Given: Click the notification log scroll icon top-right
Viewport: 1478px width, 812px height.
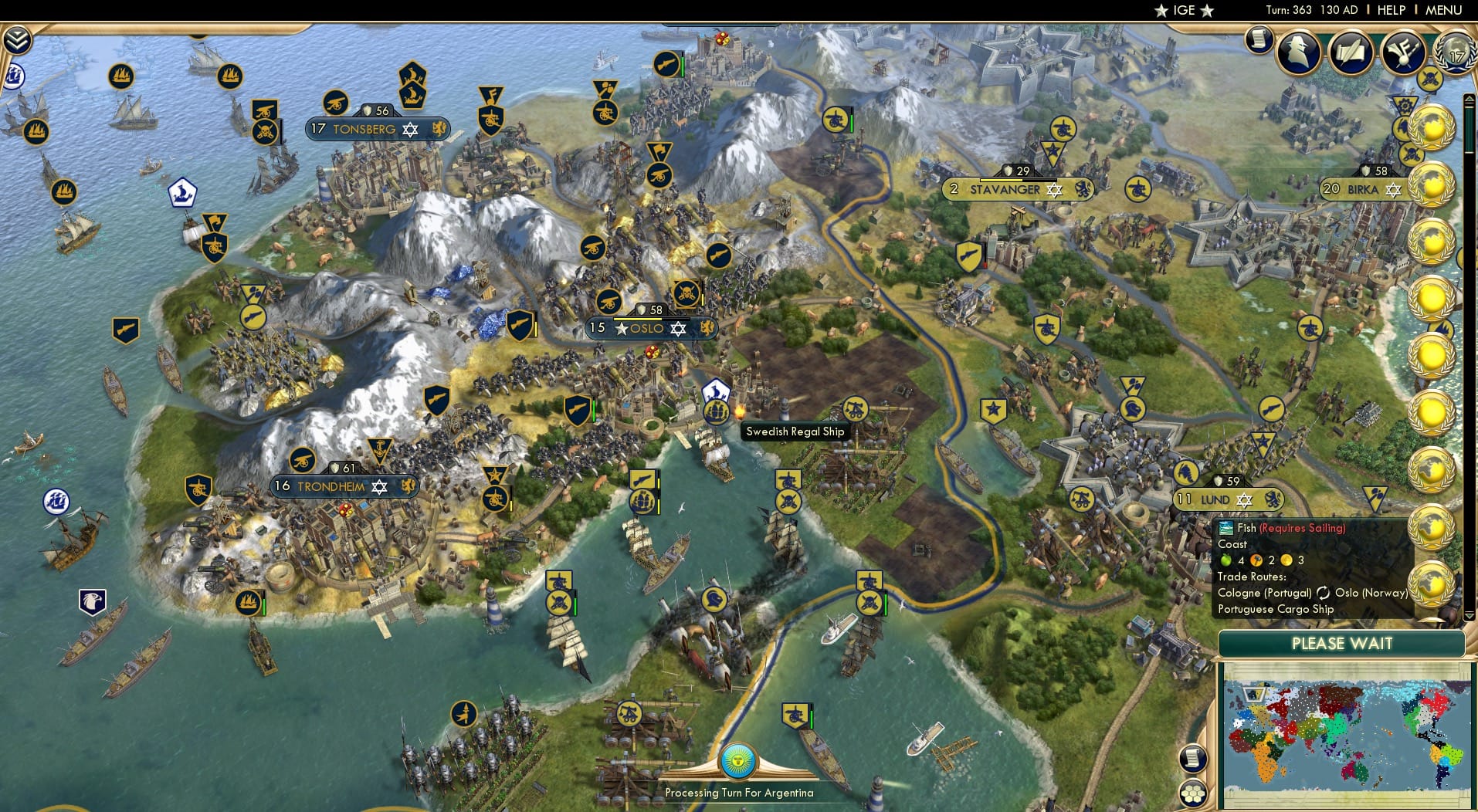Looking at the screenshot, I should (1259, 38).
